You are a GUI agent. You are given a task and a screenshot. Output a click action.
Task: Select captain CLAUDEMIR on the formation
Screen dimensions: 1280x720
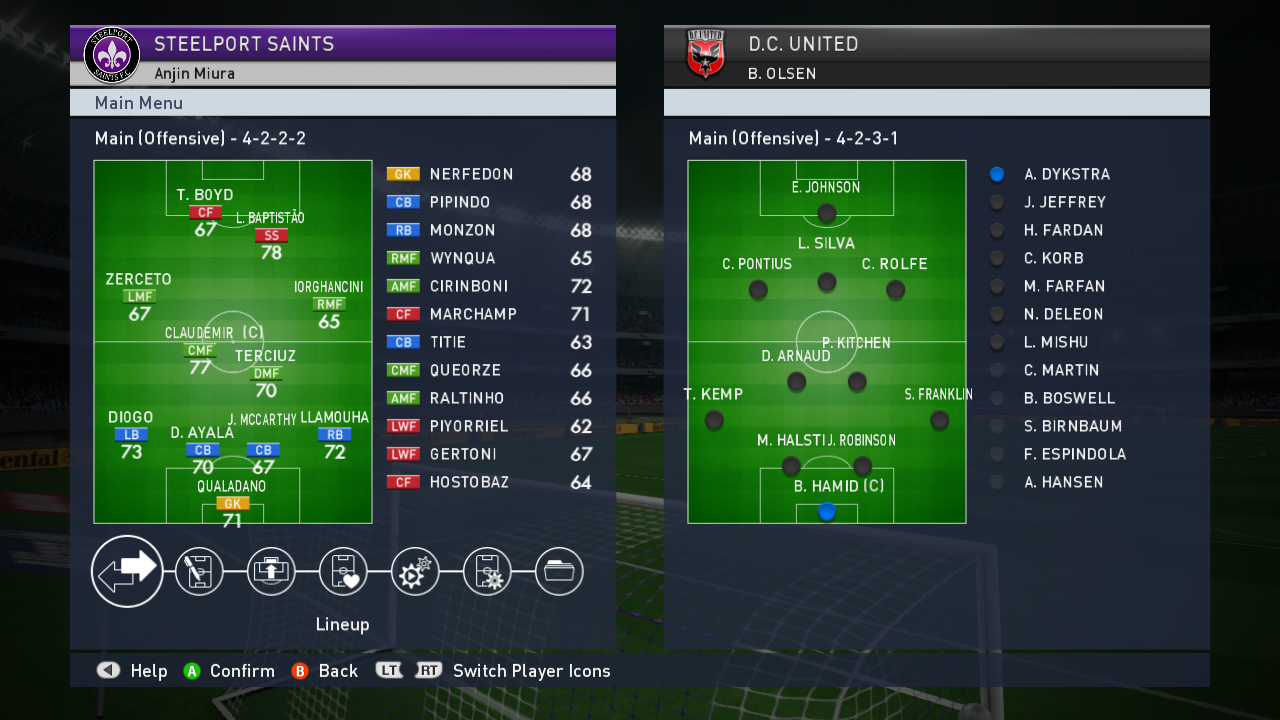pyautogui.click(x=200, y=351)
